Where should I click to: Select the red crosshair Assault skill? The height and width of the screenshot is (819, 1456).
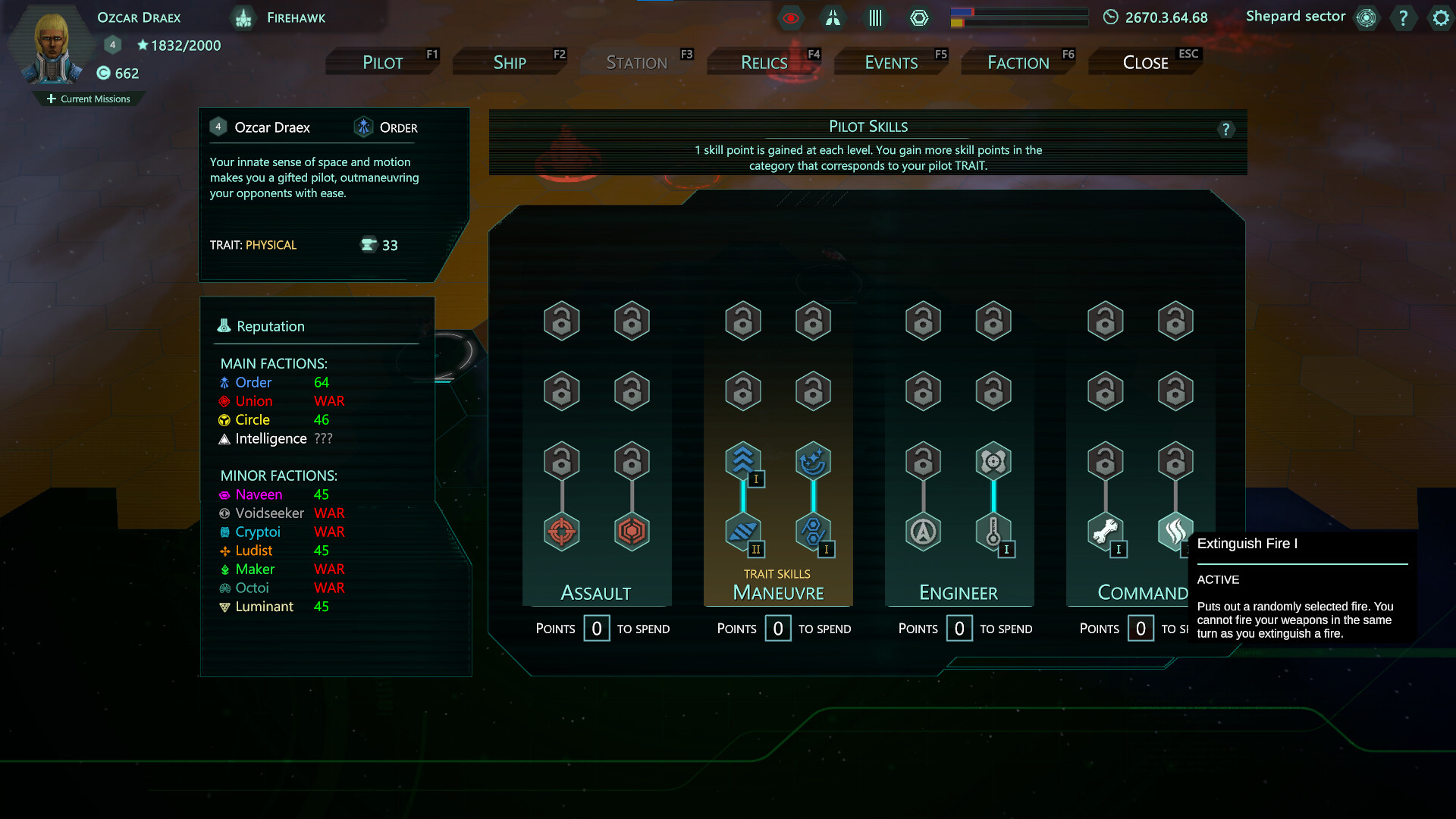pyautogui.click(x=562, y=531)
